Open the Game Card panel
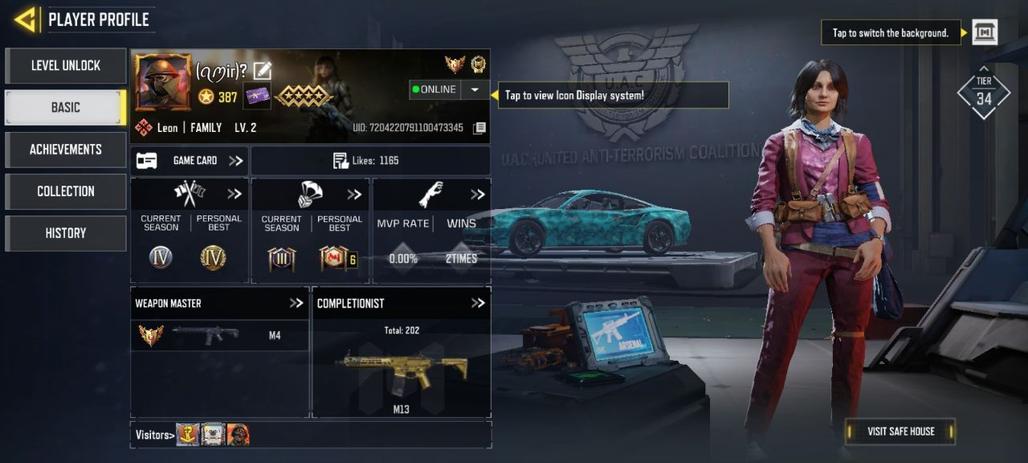 tap(189, 161)
